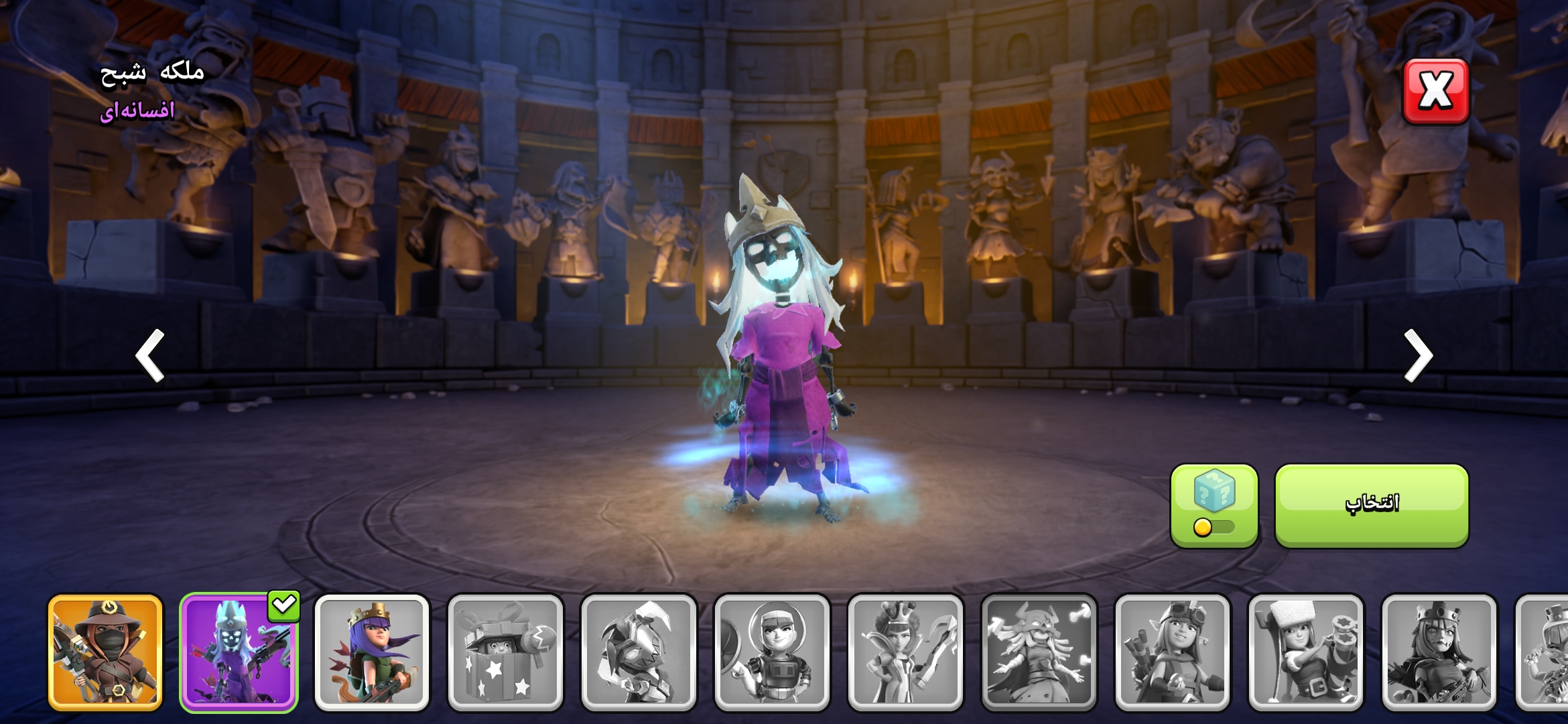Image resolution: width=1568 pixels, height=724 pixels.
Task: Choose the locked space helmet queen skin
Action: point(772,652)
